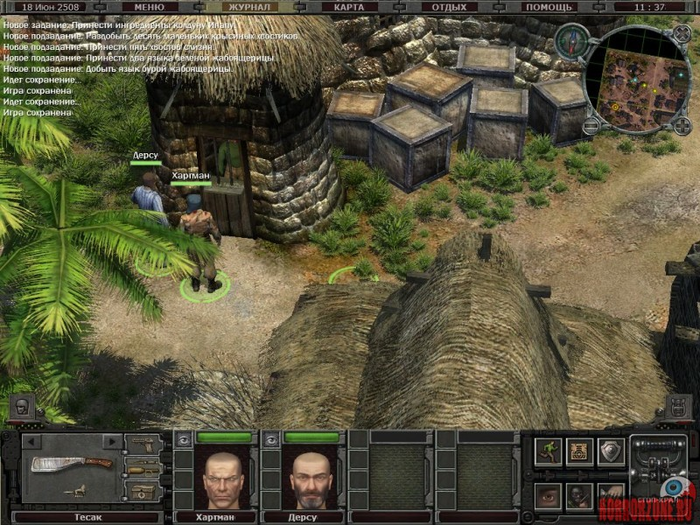Toggle the eye icon above Хартман's portrait
This screenshot has height=525, width=700.
182,438
